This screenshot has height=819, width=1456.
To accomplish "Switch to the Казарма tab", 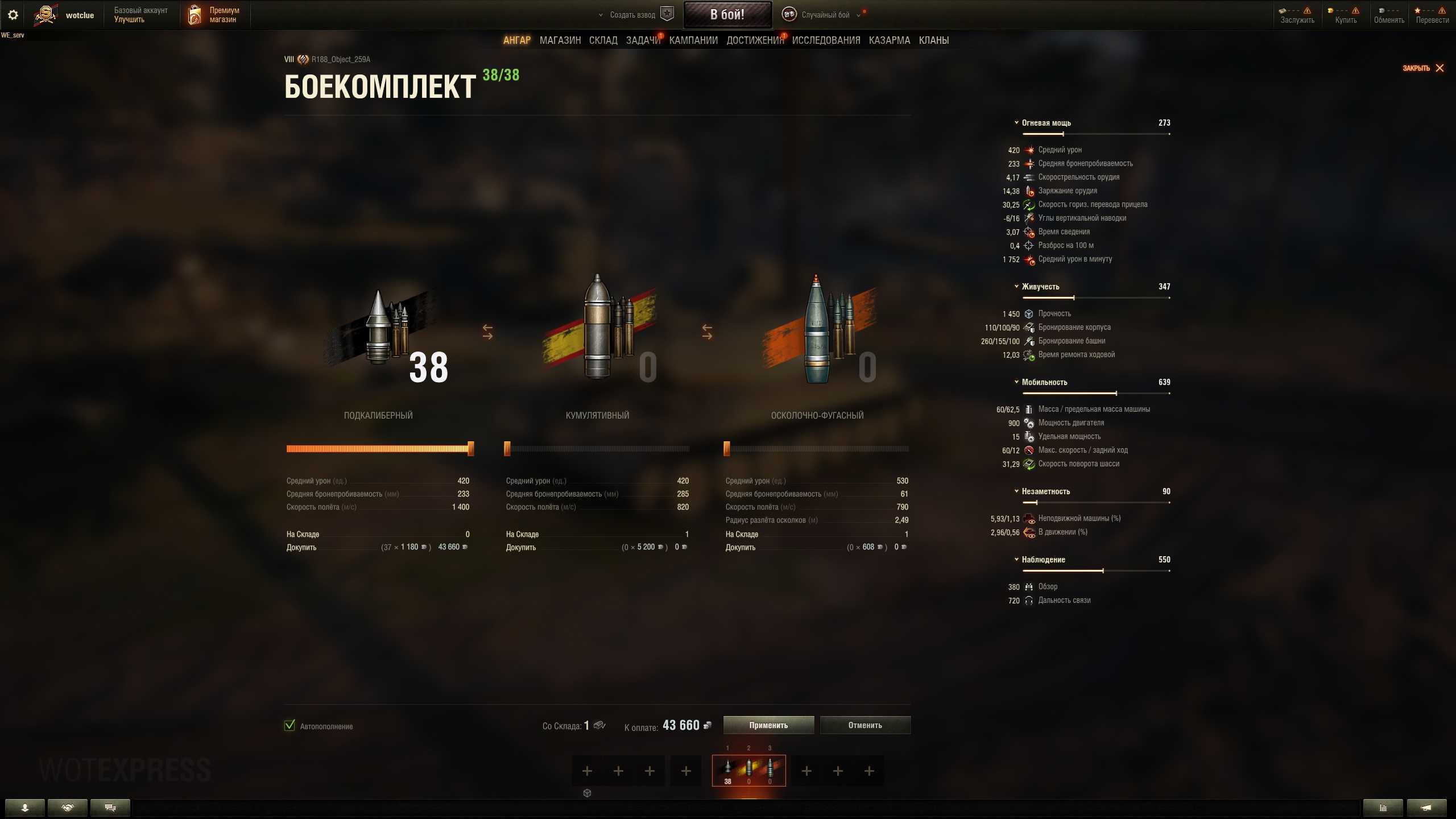I will pyautogui.click(x=890, y=40).
